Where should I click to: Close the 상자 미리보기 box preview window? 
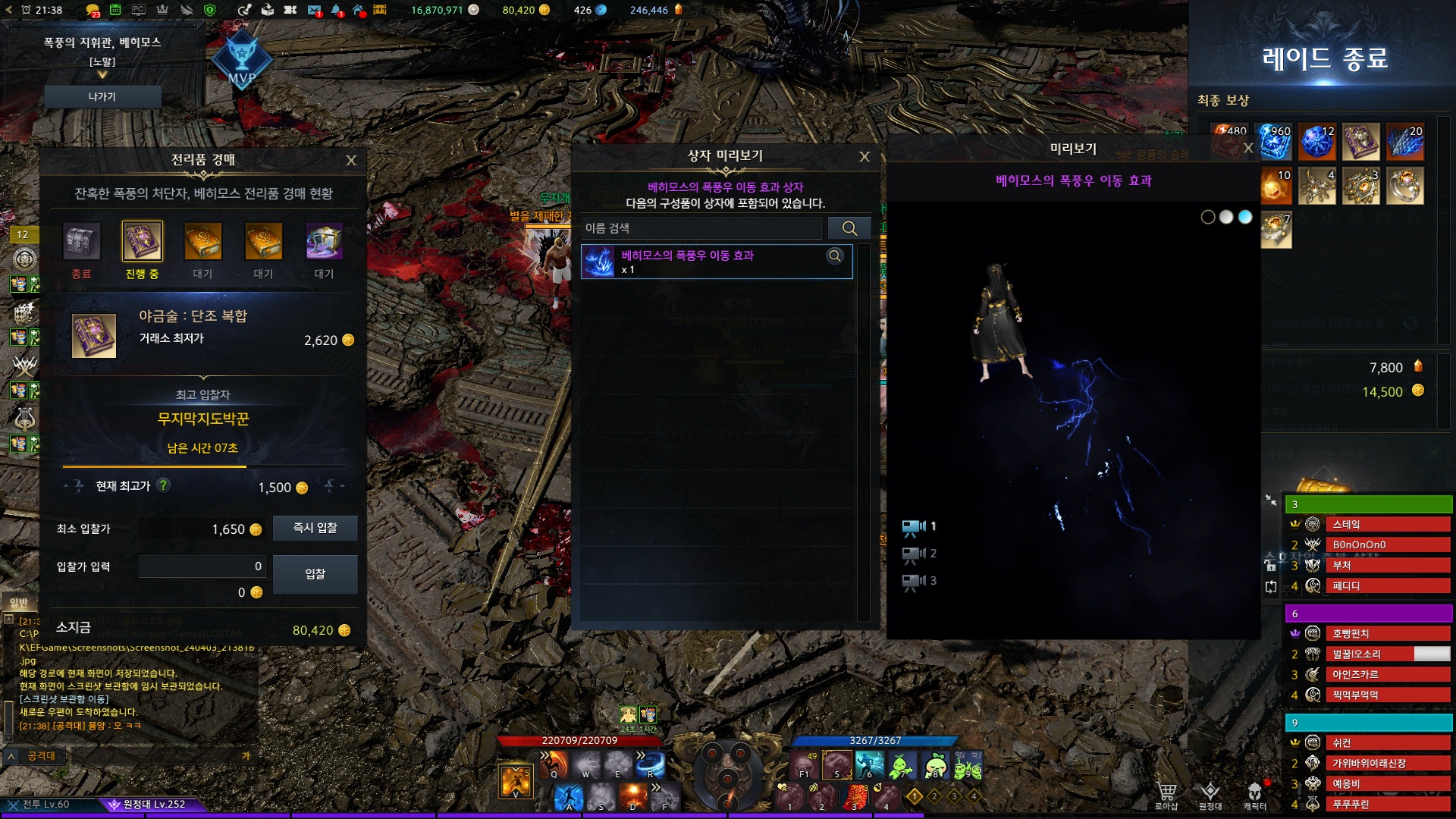click(864, 156)
